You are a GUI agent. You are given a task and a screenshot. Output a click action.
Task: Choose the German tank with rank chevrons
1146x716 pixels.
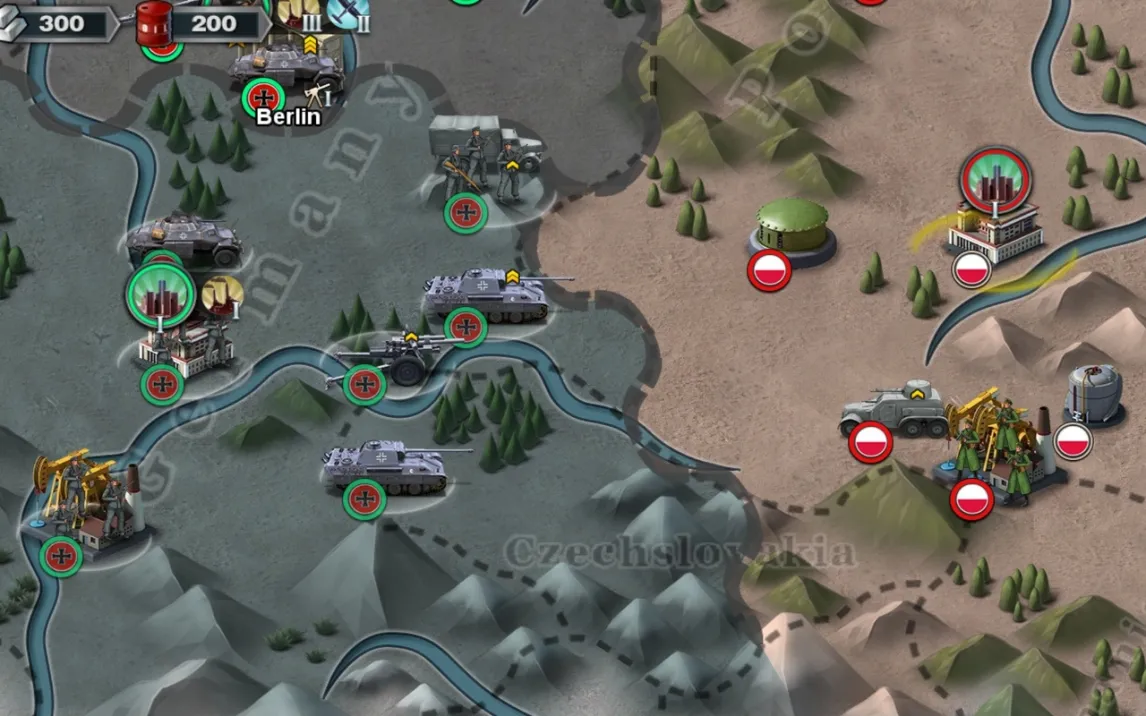point(487,294)
